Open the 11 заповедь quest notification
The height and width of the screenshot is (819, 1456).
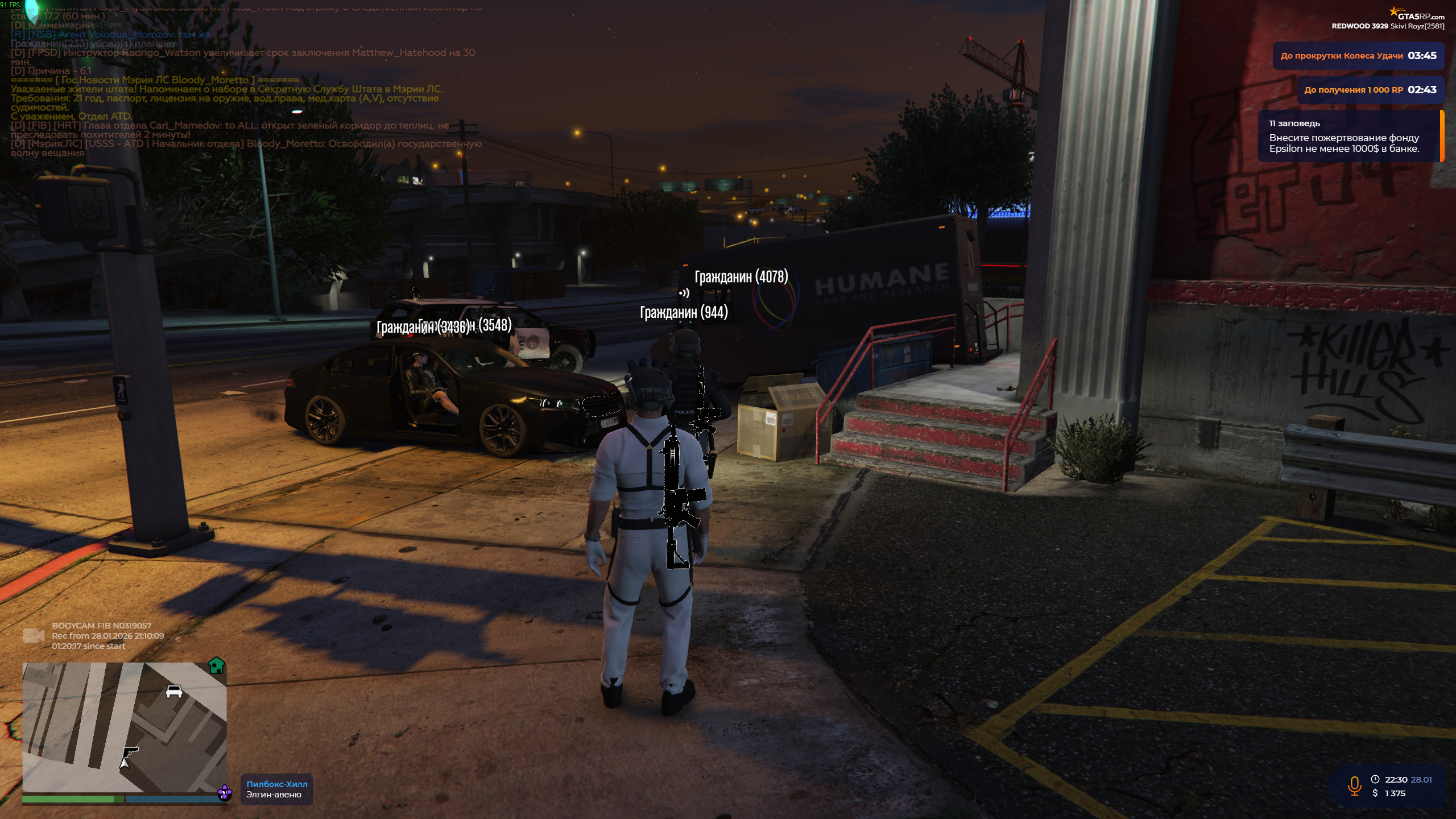1350,136
